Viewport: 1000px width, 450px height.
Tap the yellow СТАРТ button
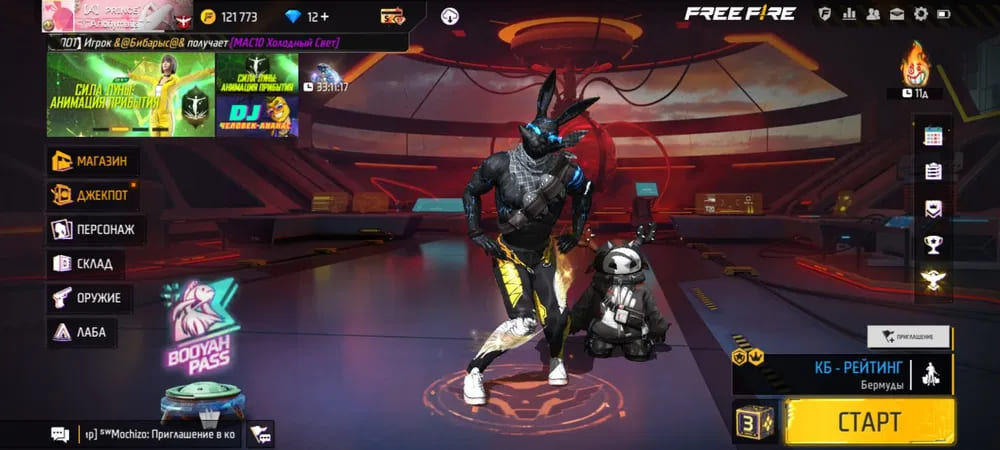coord(869,421)
